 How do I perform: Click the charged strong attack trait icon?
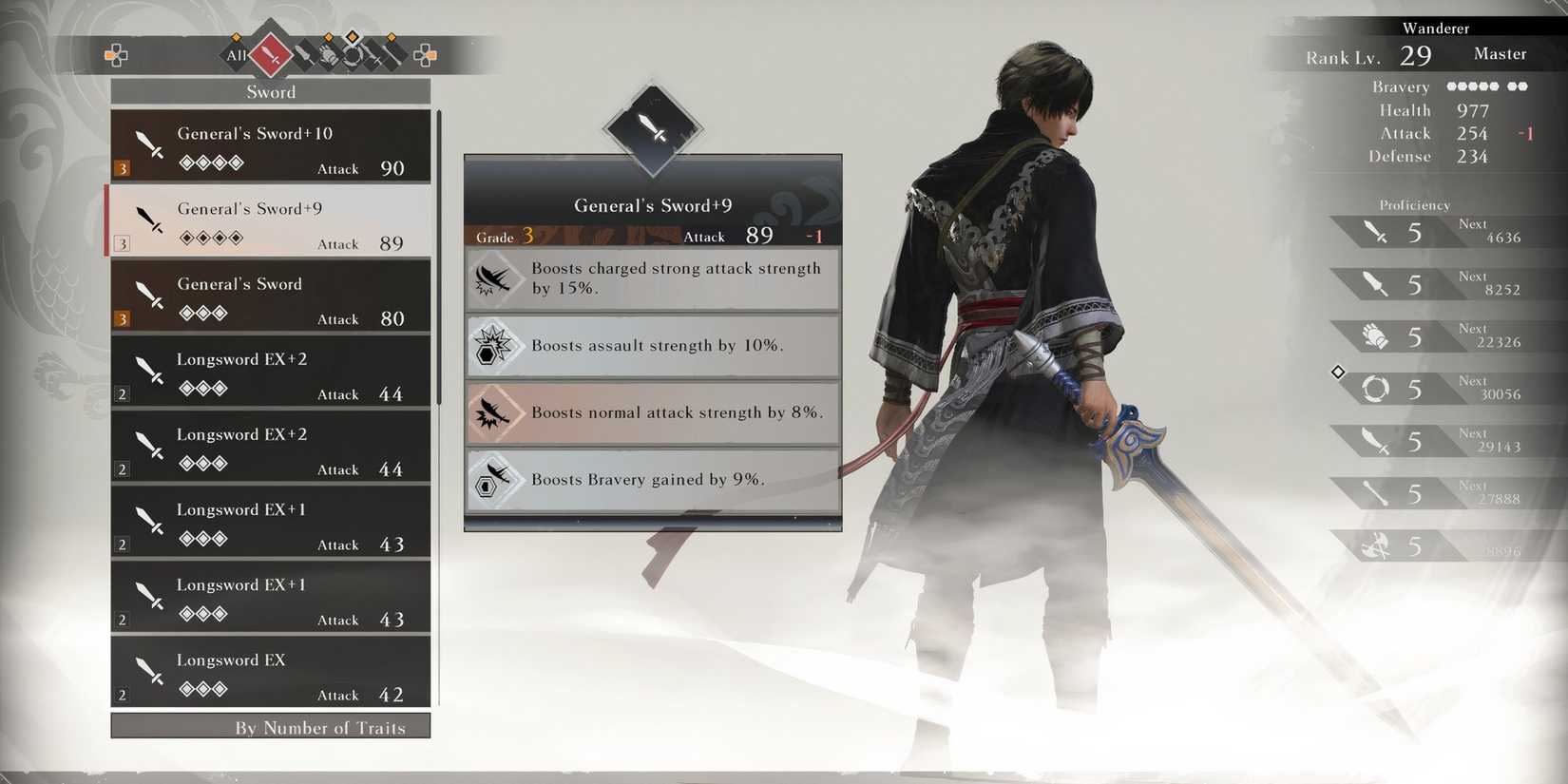(495, 277)
